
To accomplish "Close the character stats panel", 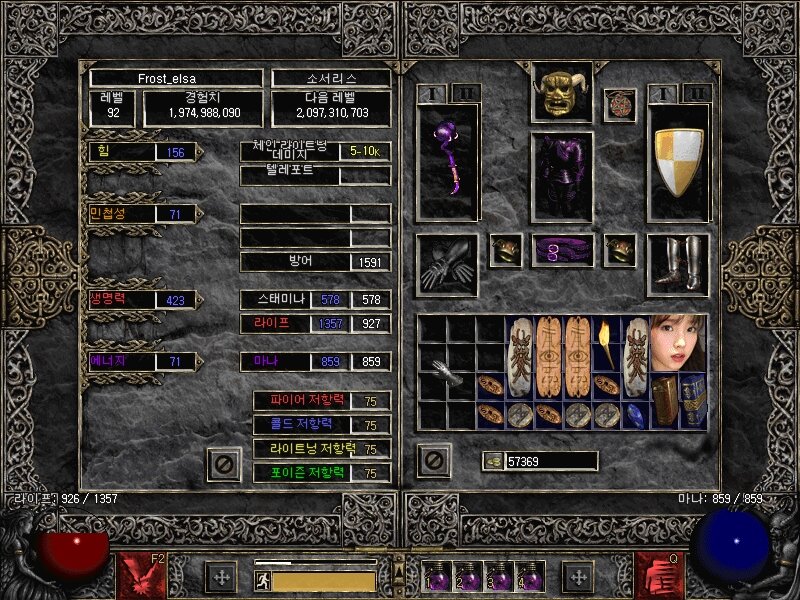I will [x=224, y=464].
